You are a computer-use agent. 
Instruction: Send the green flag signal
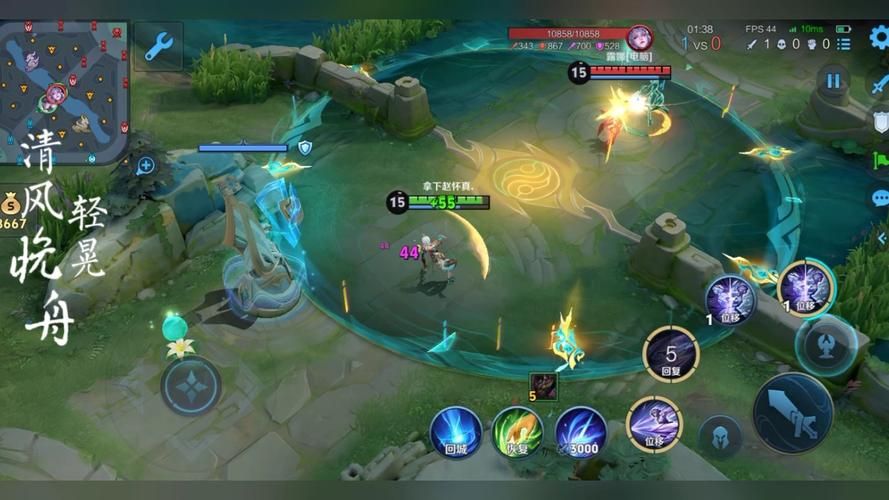(x=879, y=160)
